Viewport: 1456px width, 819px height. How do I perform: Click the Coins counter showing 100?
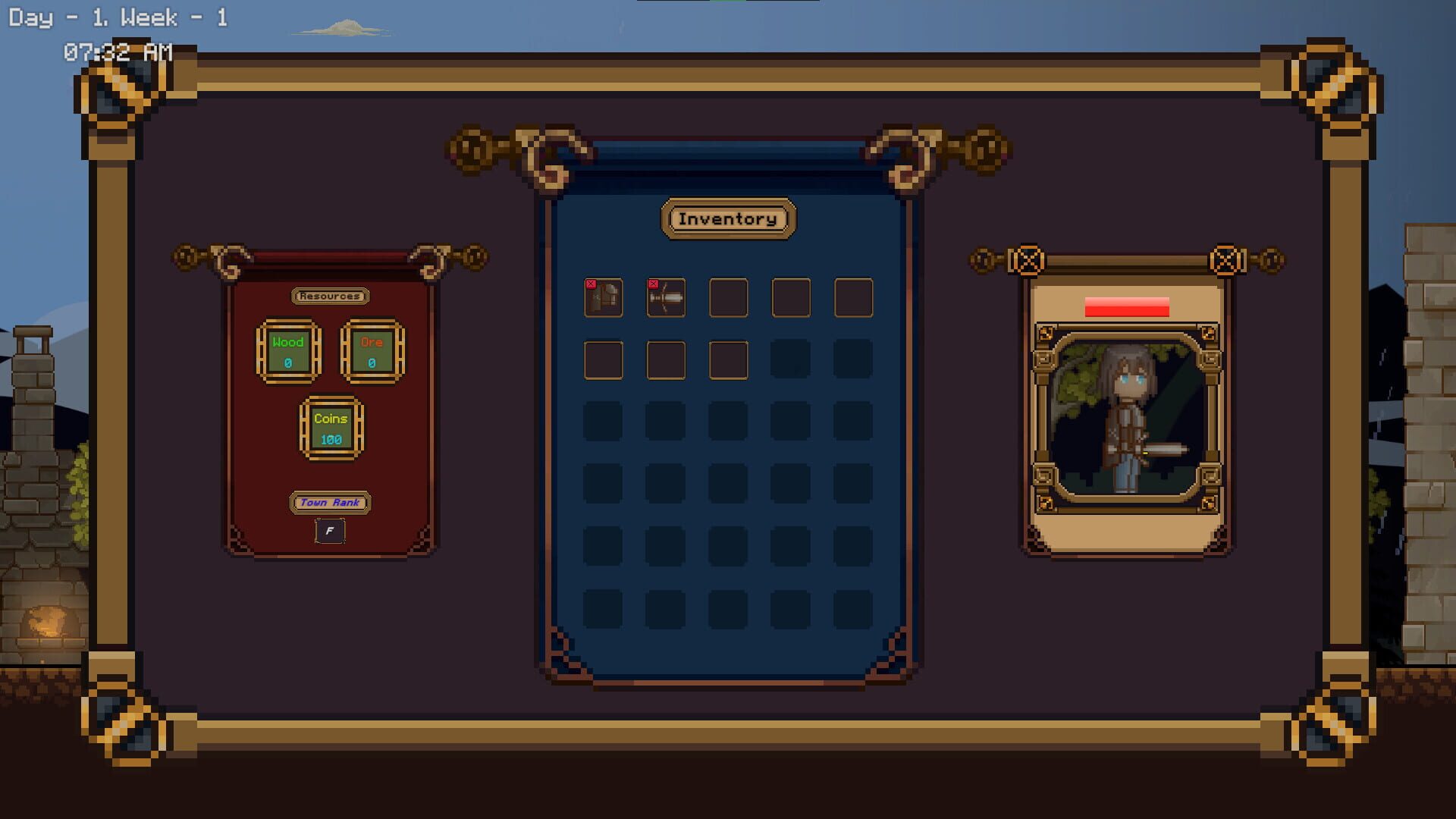pos(330,428)
